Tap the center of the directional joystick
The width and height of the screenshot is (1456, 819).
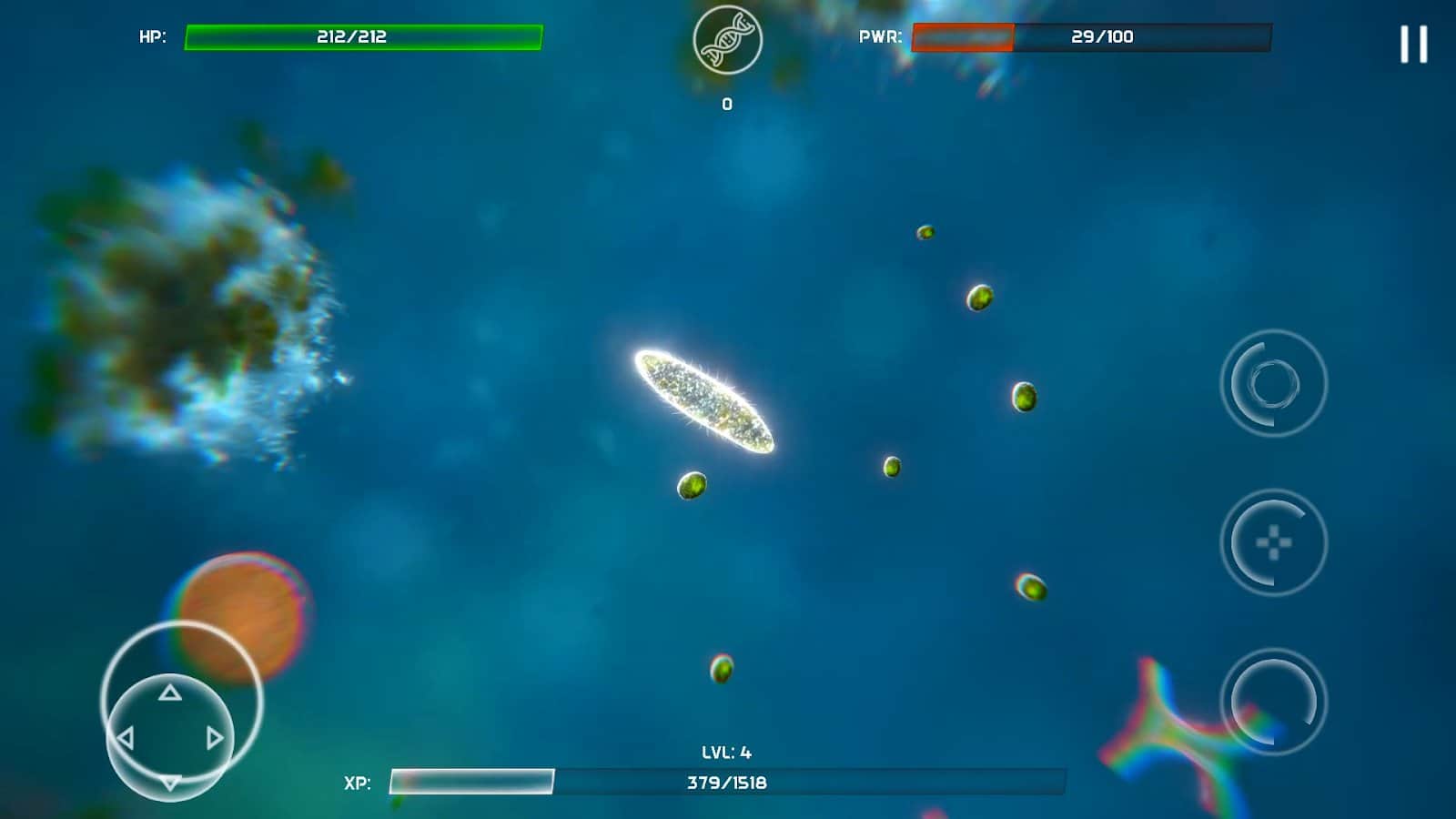click(168, 736)
